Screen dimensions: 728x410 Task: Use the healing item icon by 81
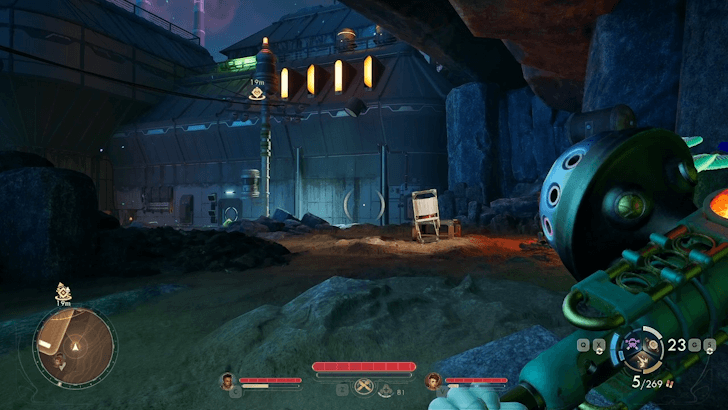click(386, 389)
